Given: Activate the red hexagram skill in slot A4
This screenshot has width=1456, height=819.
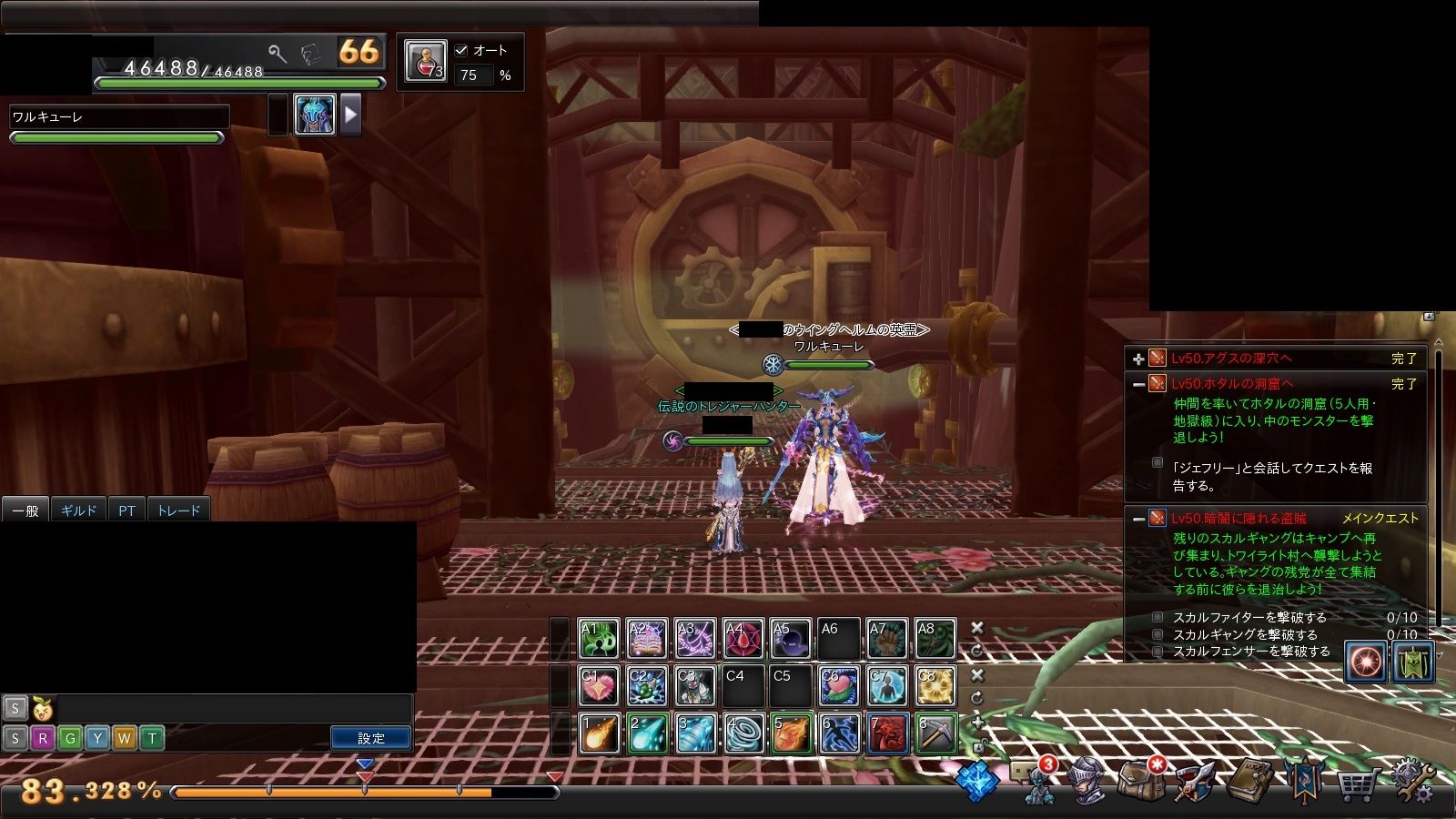Looking at the screenshot, I should pos(743,639).
